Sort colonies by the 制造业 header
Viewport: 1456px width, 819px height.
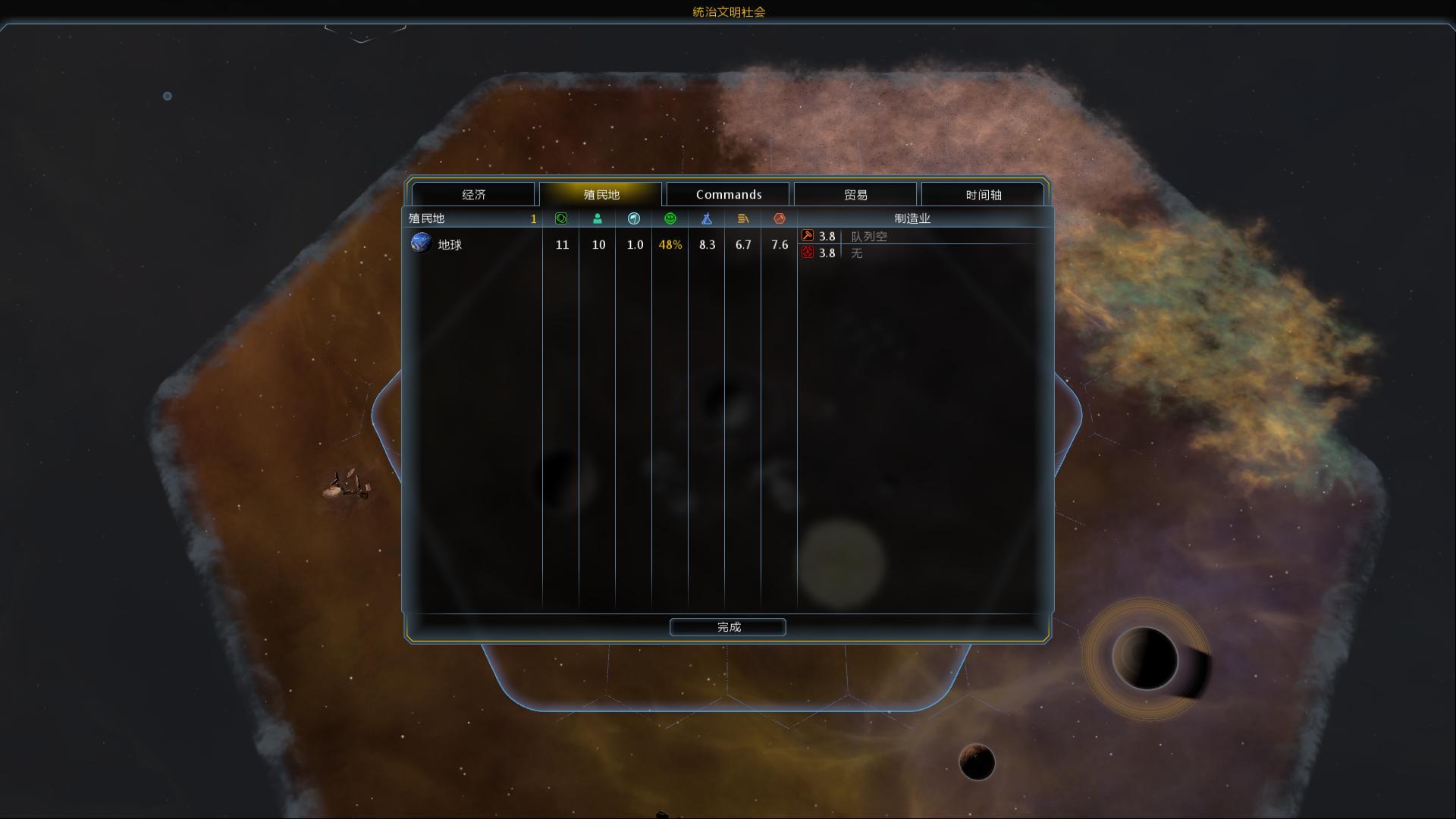pyautogui.click(x=912, y=218)
